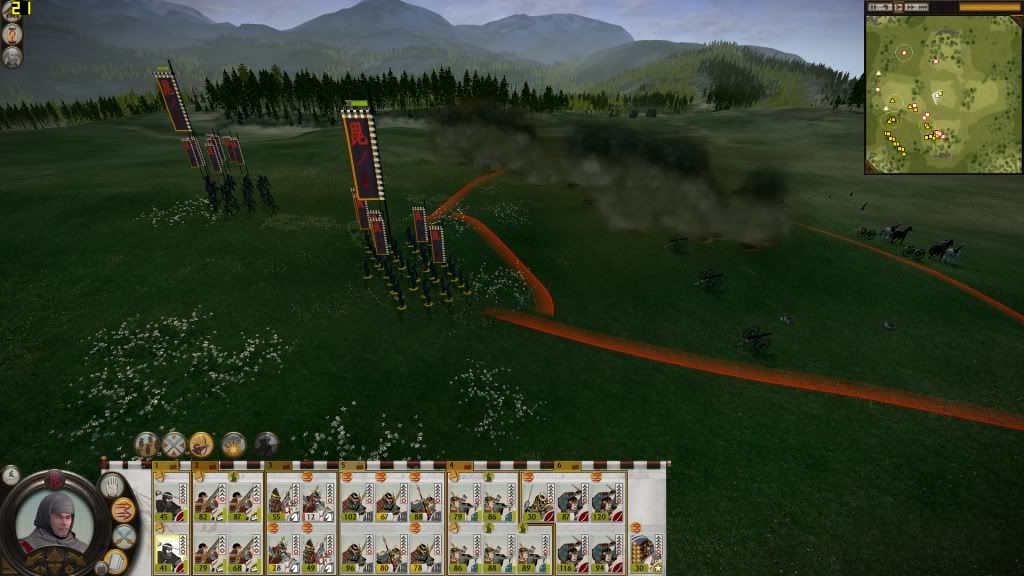The height and width of the screenshot is (576, 1024).
Task: Select group tab number 5
Action: 344,466
